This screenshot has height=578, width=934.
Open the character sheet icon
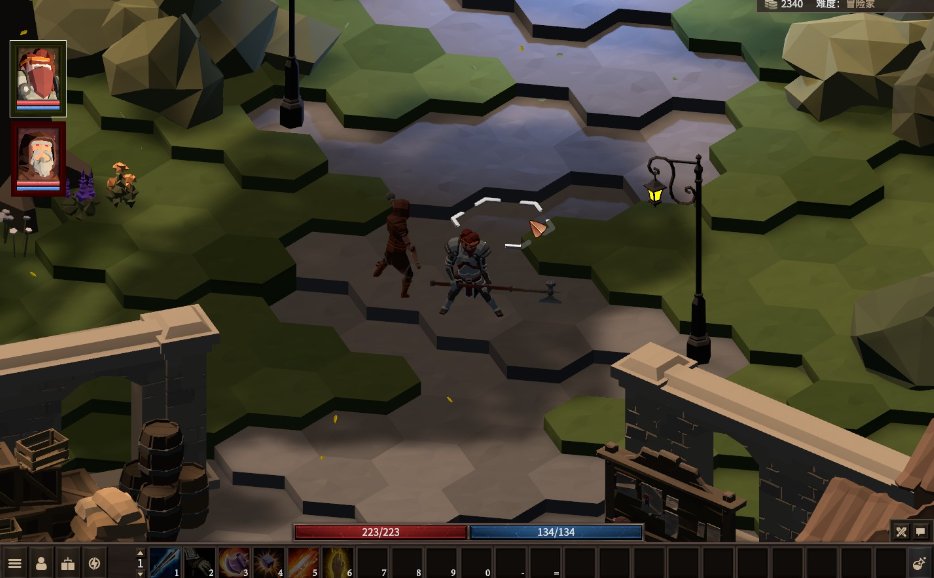point(41,563)
